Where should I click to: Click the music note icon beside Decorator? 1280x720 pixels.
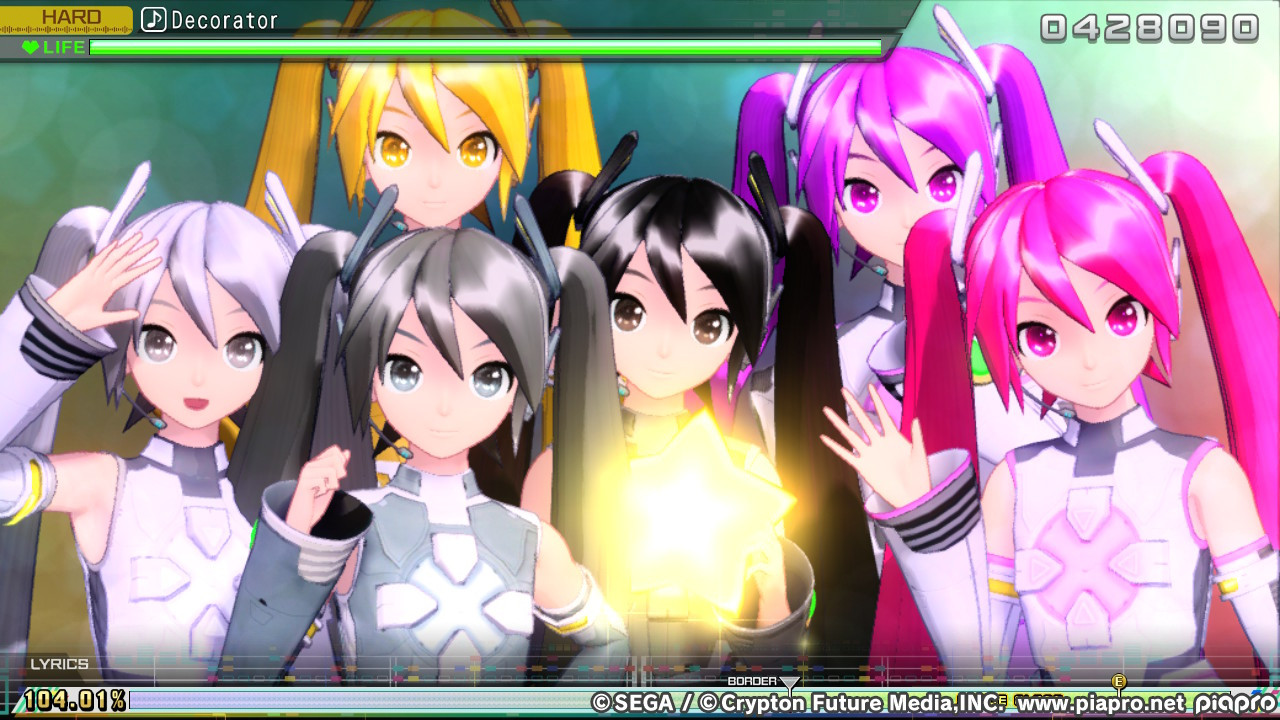[152, 18]
